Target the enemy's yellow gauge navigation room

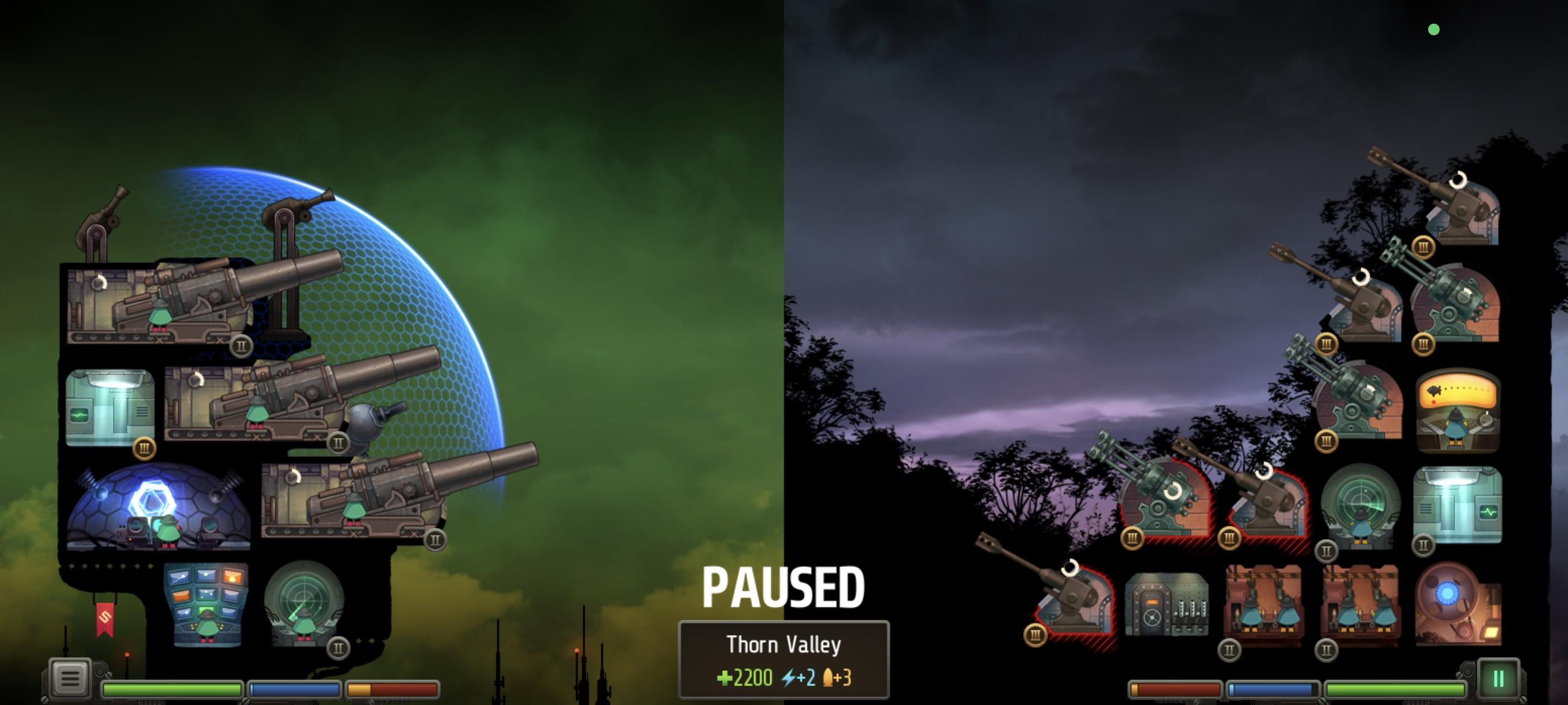pos(1457,411)
